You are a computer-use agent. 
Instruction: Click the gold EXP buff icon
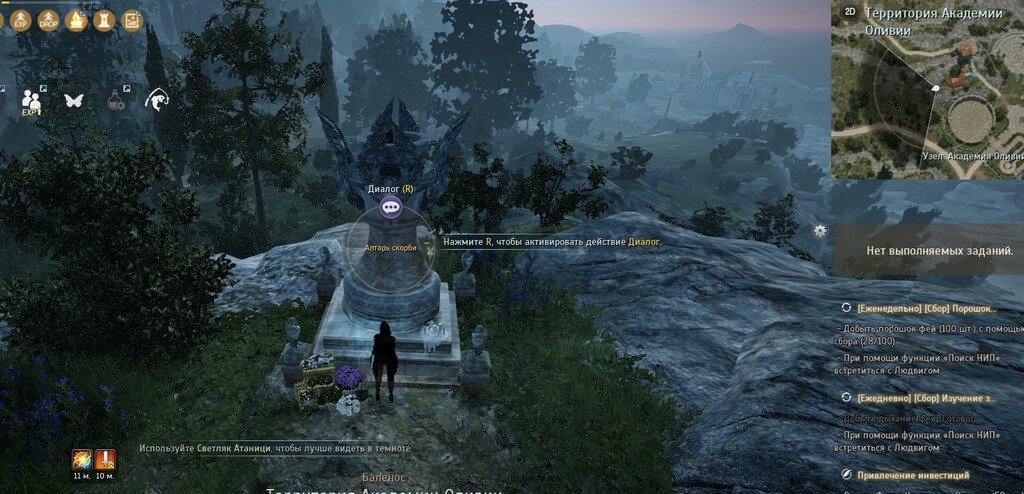(20, 19)
